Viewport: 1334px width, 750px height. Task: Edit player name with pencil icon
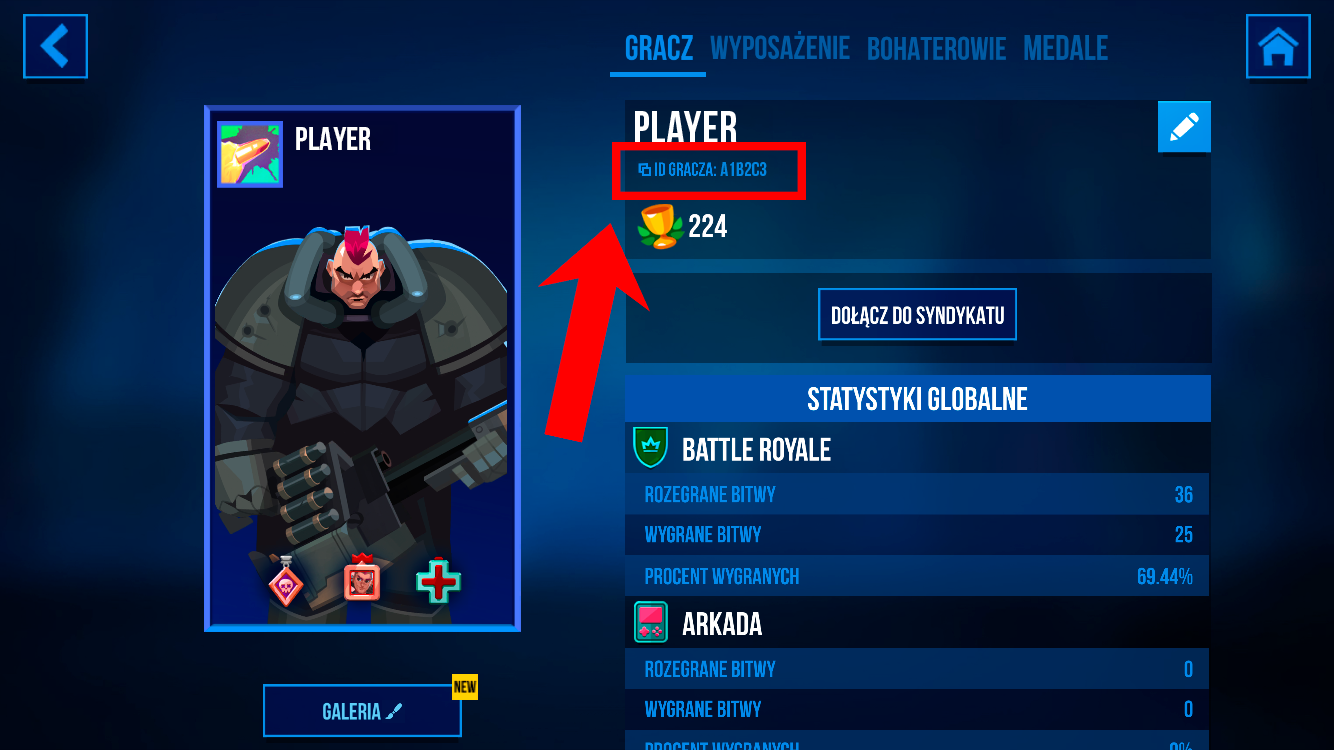[1184, 127]
